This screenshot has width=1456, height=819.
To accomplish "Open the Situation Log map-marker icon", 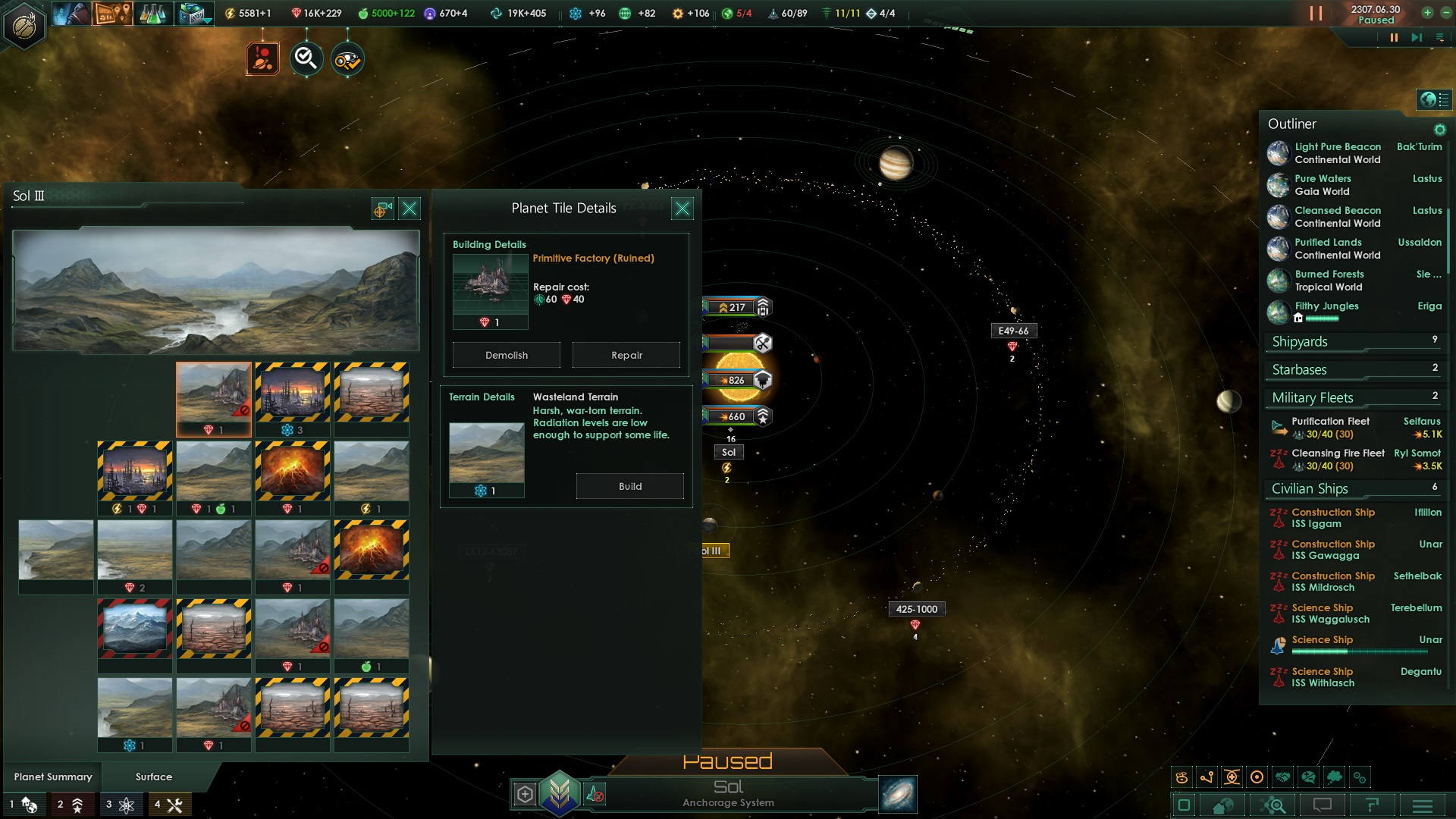I will [x=112, y=13].
